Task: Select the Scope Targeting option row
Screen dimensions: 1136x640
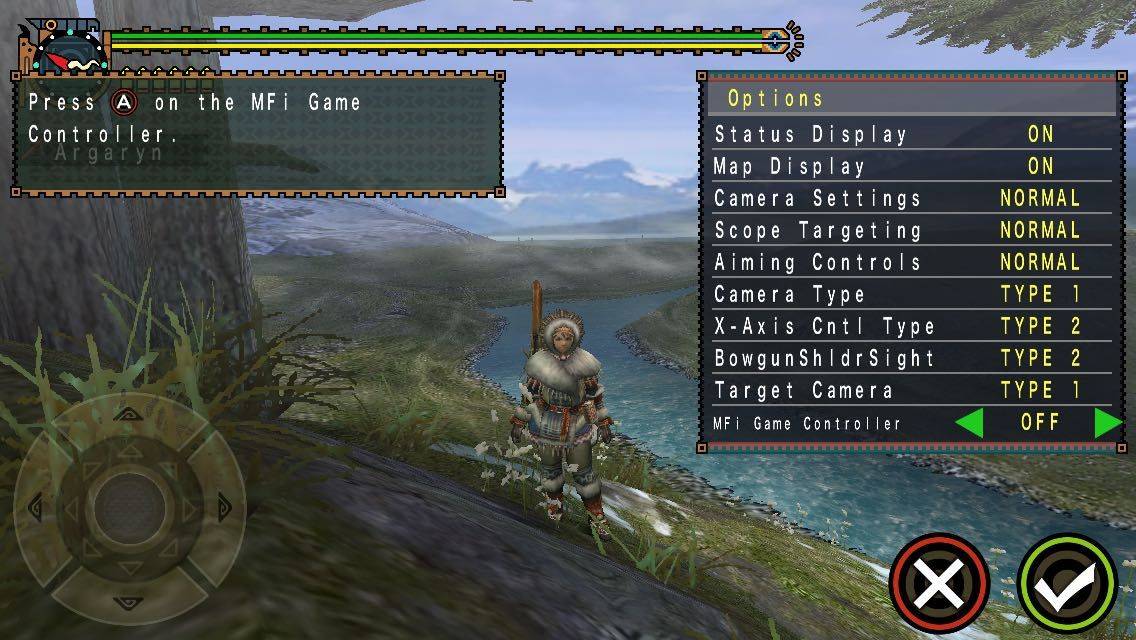Action: coord(910,230)
